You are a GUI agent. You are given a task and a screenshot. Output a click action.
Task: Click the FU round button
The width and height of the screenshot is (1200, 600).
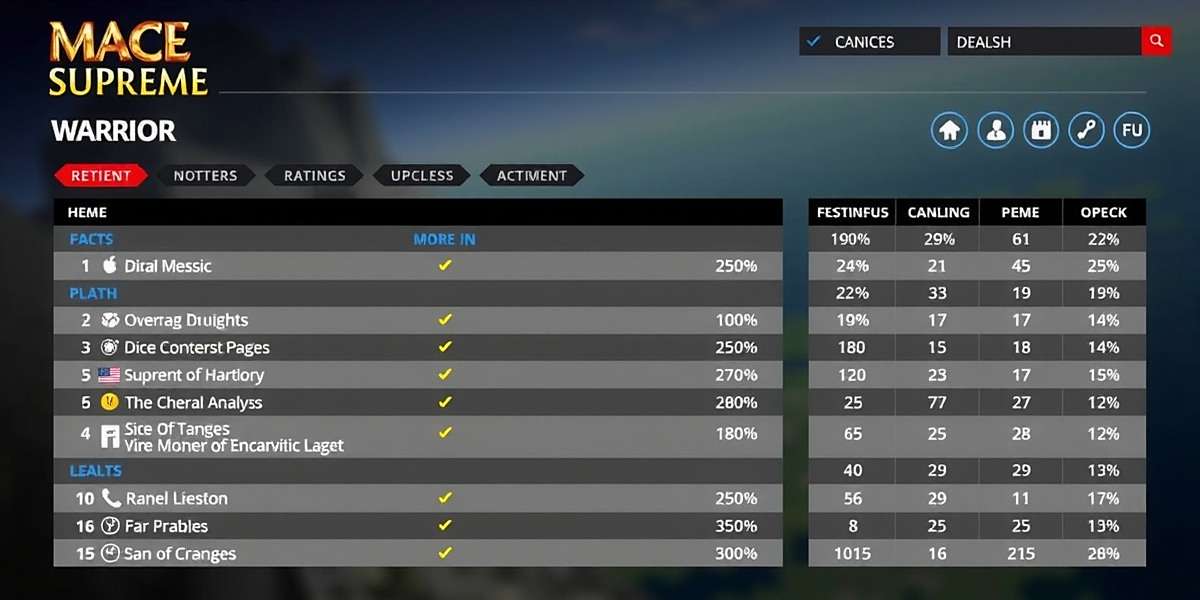pyautogui.click(x=1132, y=130)
